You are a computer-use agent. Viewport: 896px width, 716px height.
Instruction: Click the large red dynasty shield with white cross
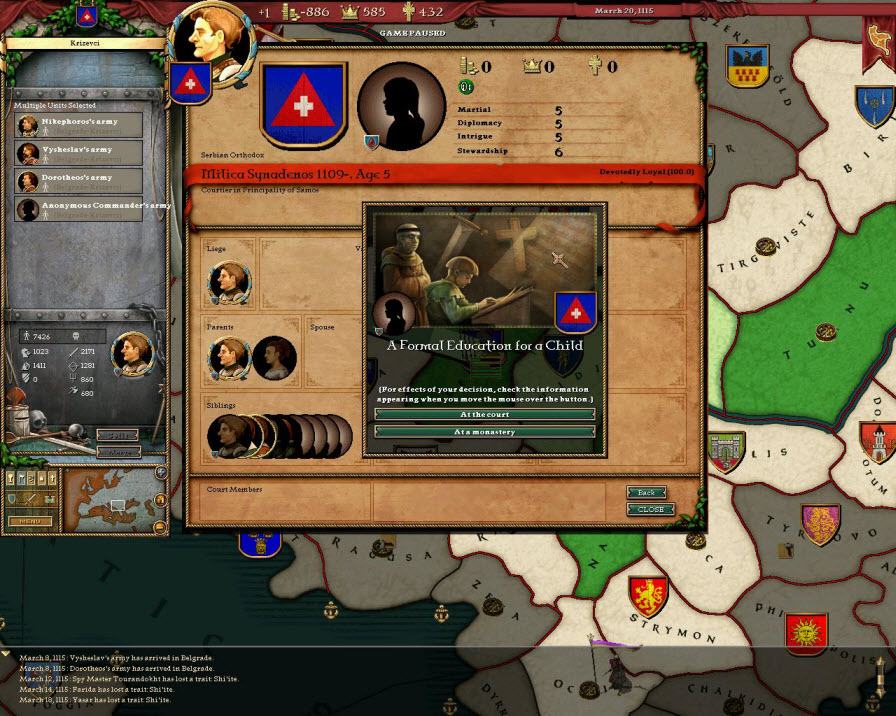point(303,105)
